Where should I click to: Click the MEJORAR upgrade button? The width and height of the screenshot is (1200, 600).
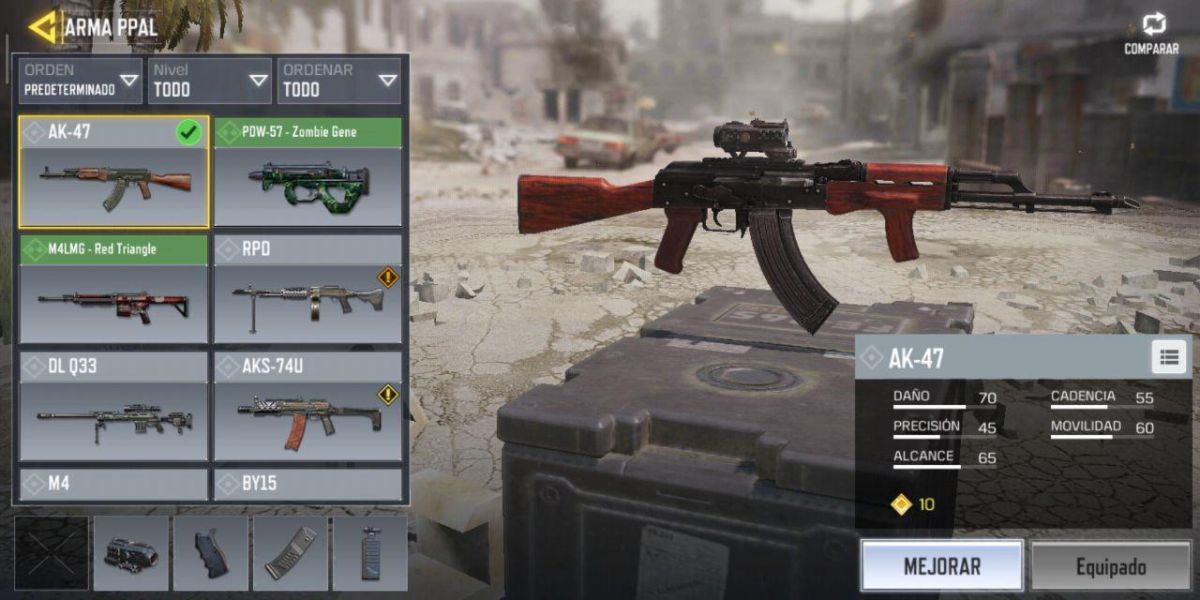(x=941, y=566)
